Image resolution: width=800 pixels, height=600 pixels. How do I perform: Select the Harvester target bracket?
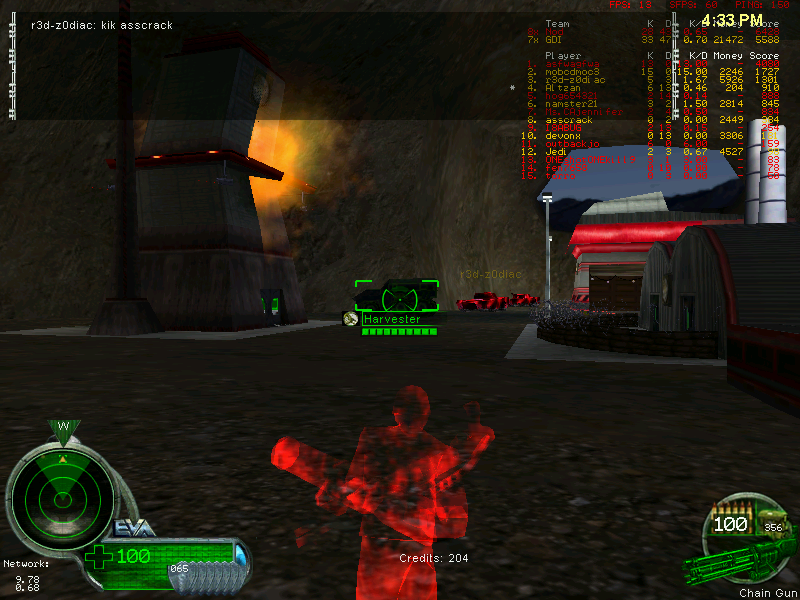pyautogui.click(x=397, y=296)
